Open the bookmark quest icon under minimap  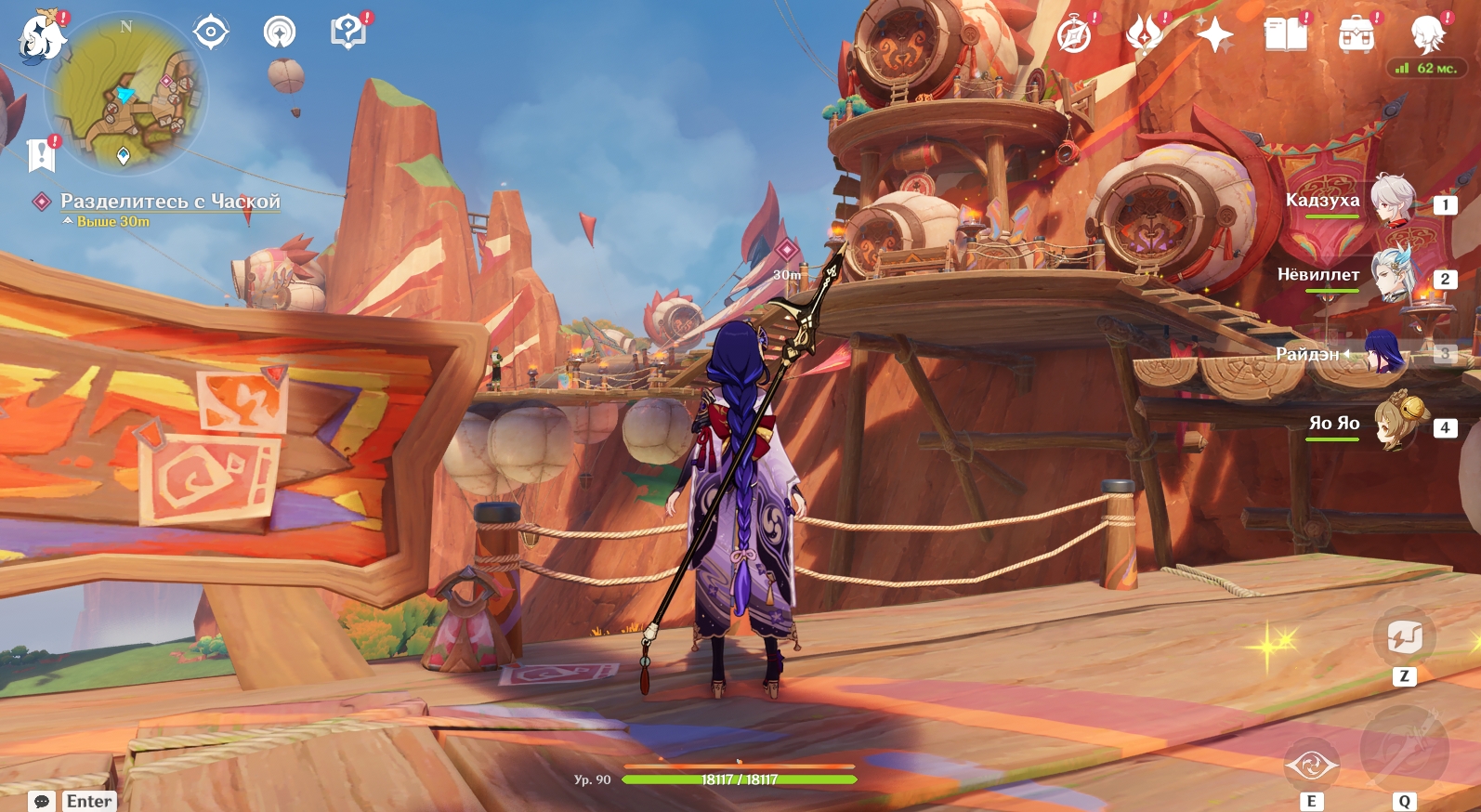tap(42, 155)
